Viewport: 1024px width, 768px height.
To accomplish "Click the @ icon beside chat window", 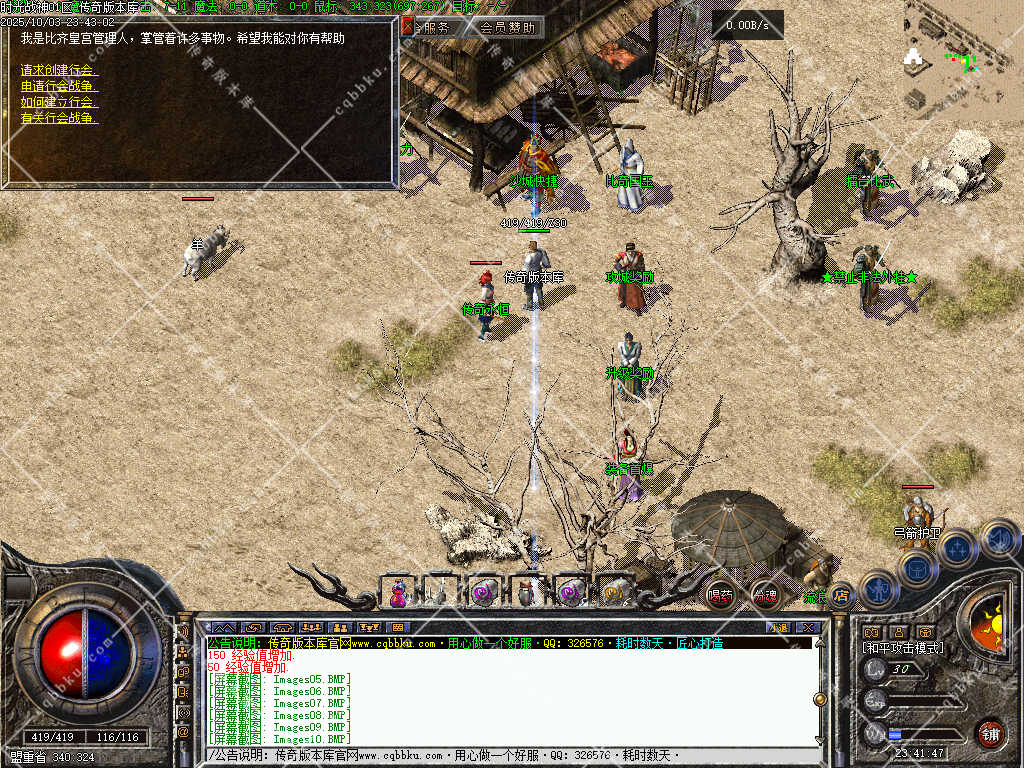I will (184, 732).
